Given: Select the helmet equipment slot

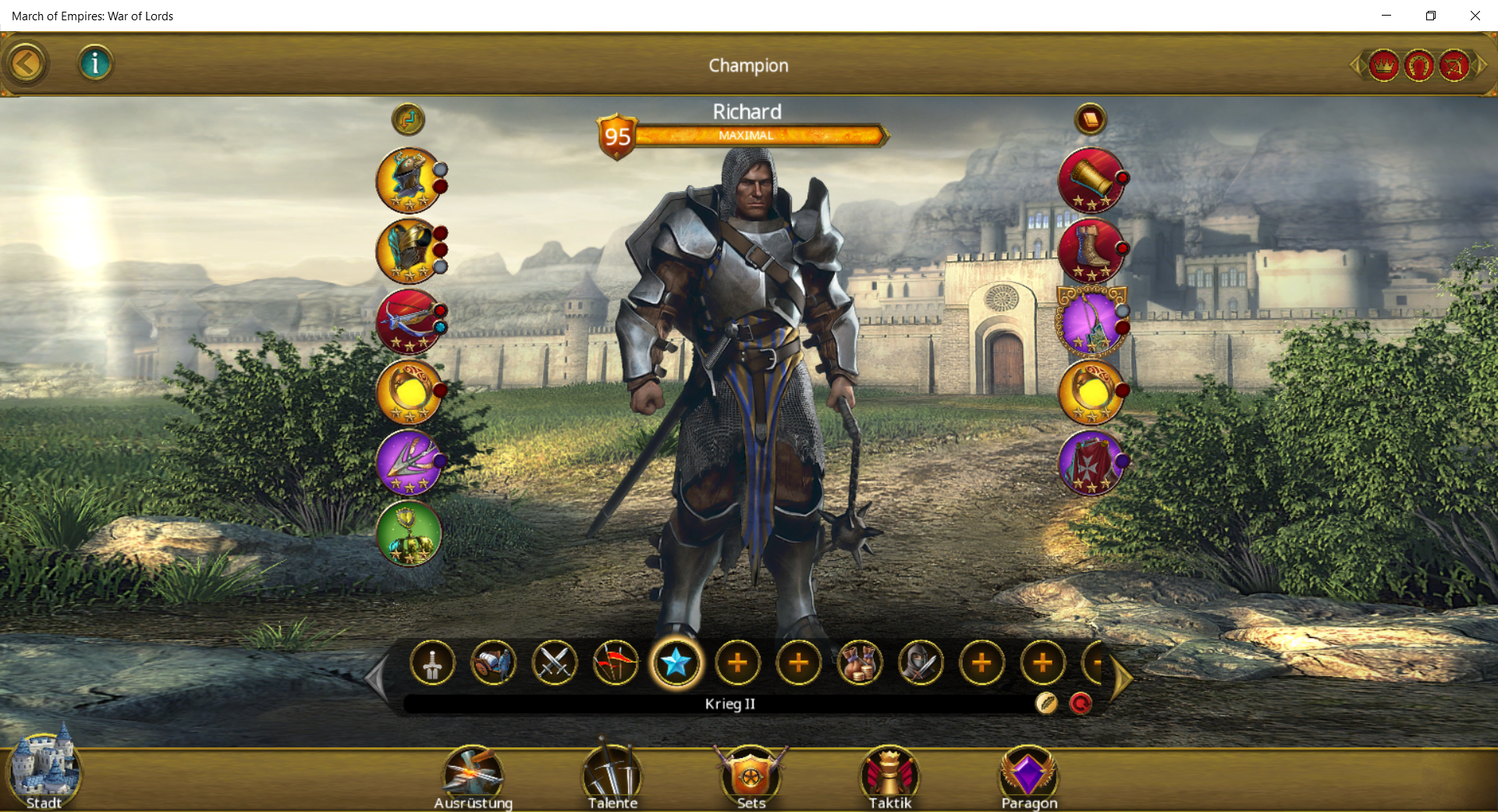Looking at the screenshot, I should click(408, 180).
